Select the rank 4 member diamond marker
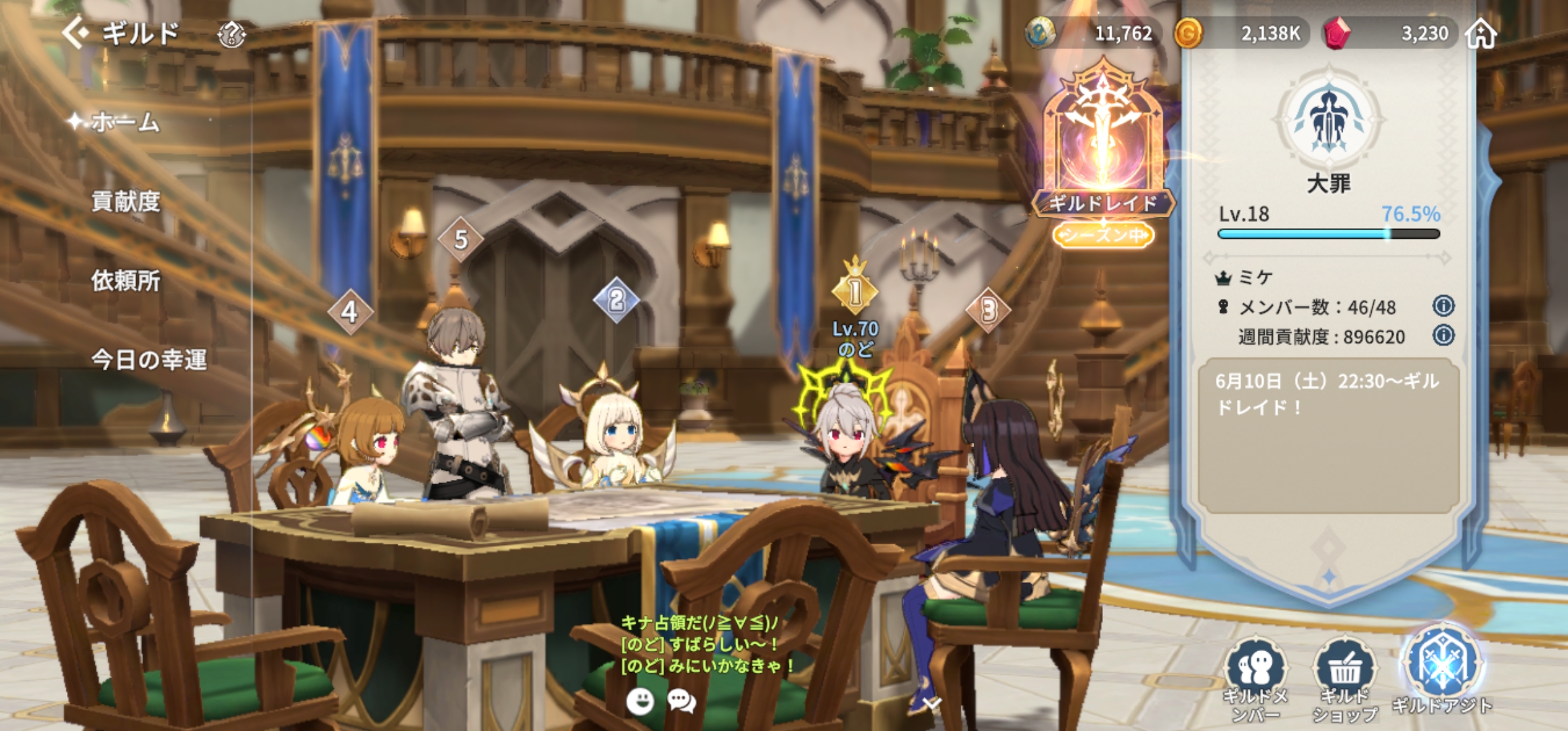The height and width of the screenshot is (731, 1568). tap(350, 312)
